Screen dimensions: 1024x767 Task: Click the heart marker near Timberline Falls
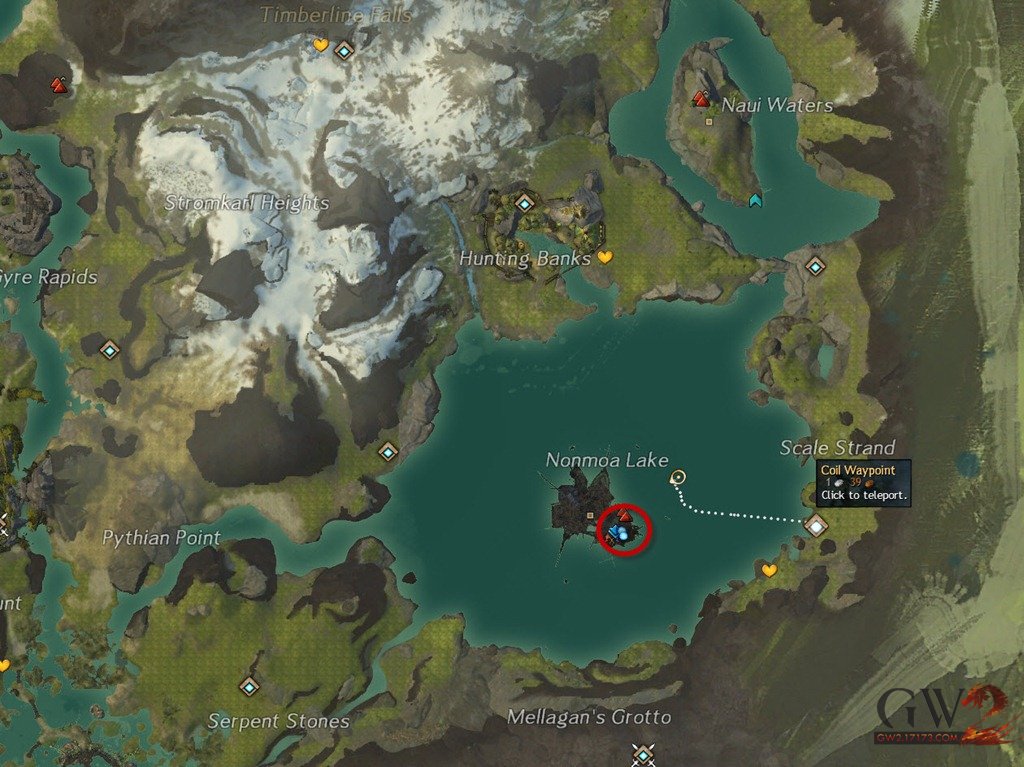click(320, 45)
